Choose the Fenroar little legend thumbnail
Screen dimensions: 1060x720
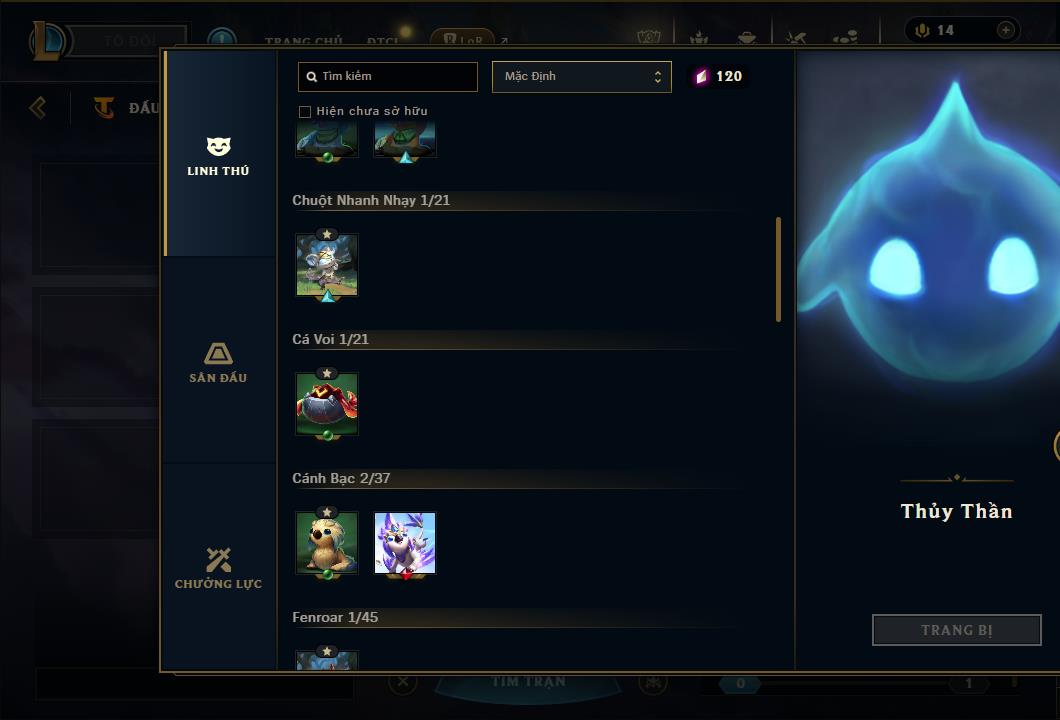click(327, 661)
